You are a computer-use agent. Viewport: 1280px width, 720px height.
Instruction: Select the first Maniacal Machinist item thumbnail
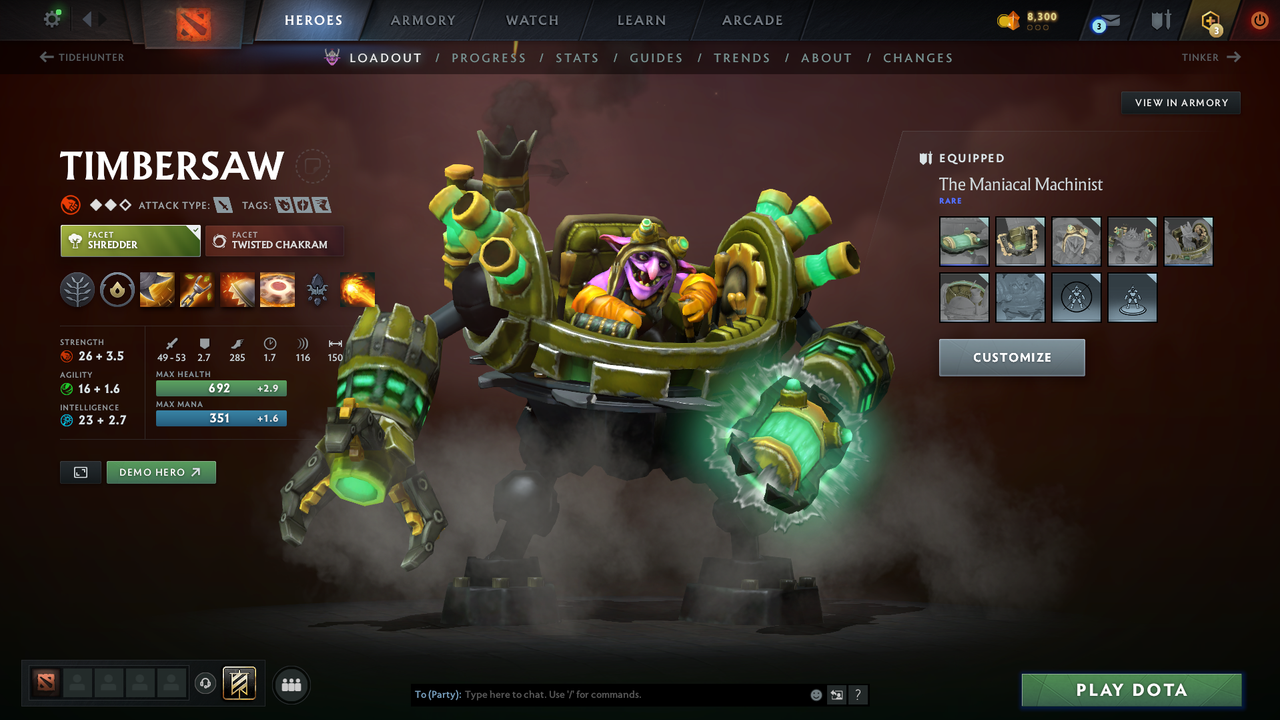coord(963,241)
